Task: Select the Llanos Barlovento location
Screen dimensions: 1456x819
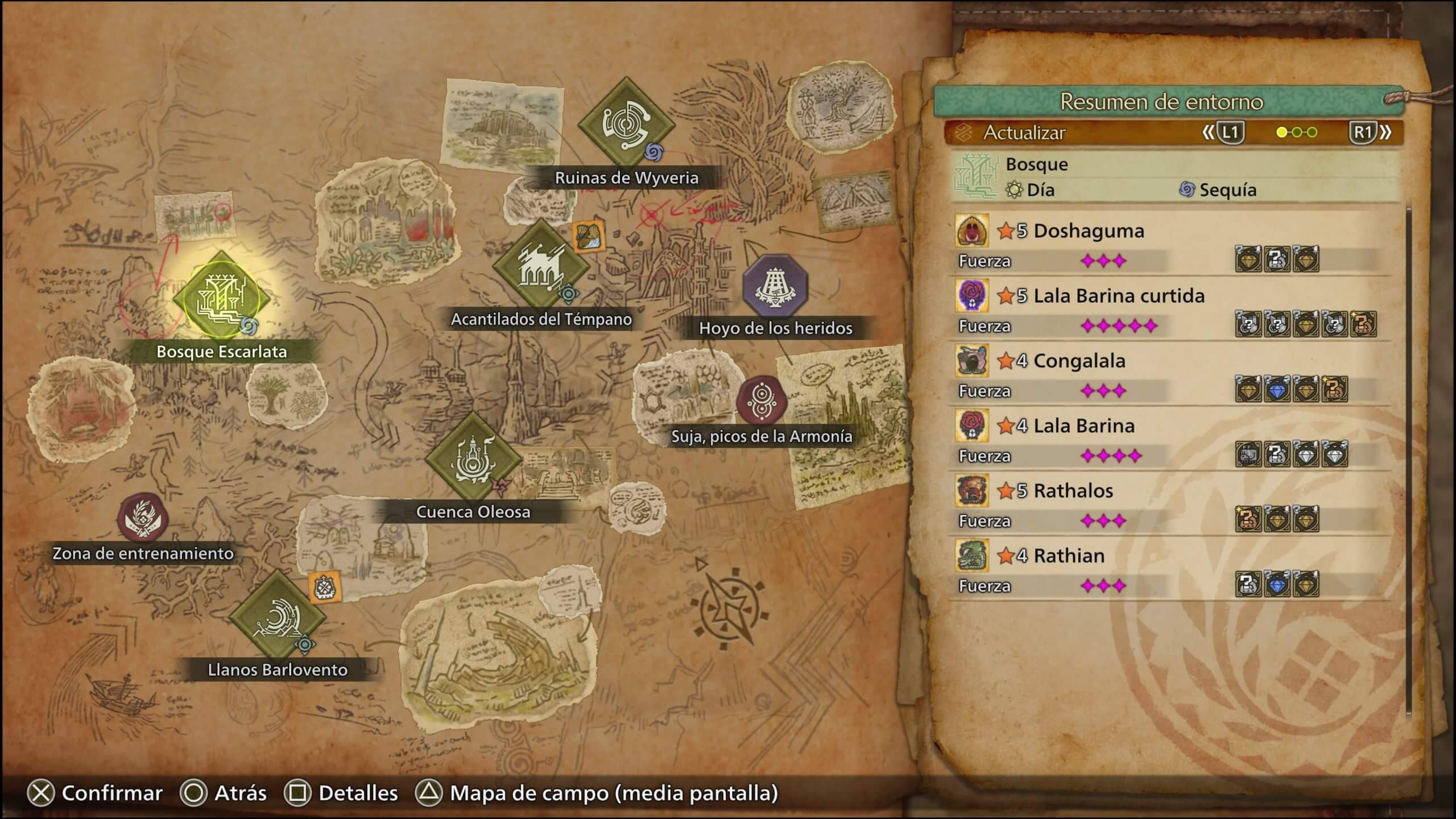Action: pos(277,618)
